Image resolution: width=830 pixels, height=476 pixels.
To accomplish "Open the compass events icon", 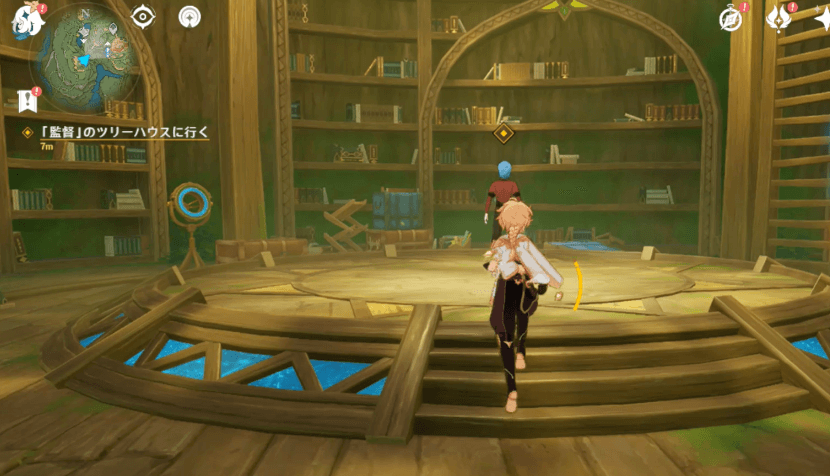I will pos(731,19).
